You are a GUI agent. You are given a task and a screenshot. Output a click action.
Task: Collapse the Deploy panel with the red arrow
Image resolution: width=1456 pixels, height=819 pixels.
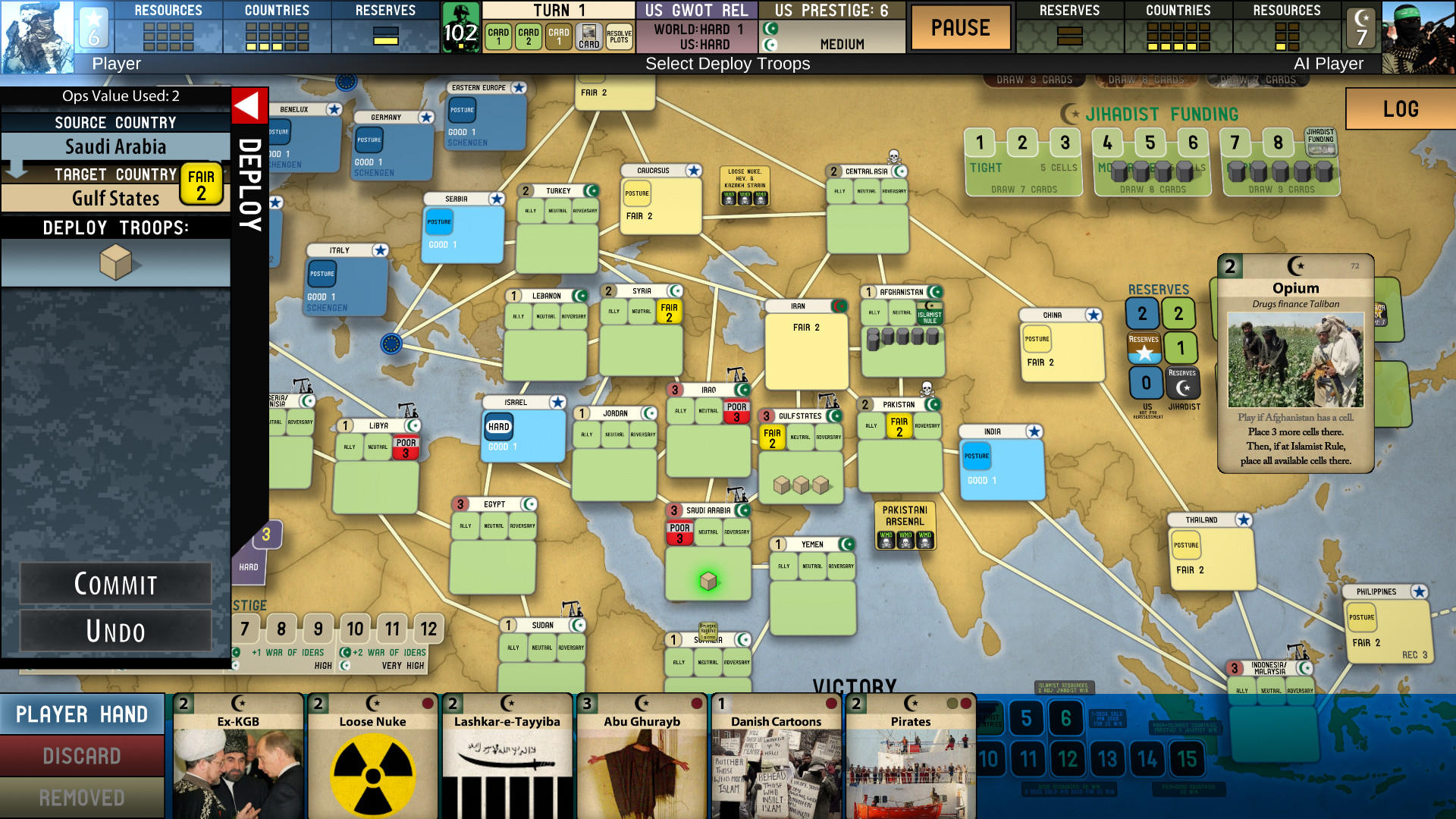tap(248, 104)
